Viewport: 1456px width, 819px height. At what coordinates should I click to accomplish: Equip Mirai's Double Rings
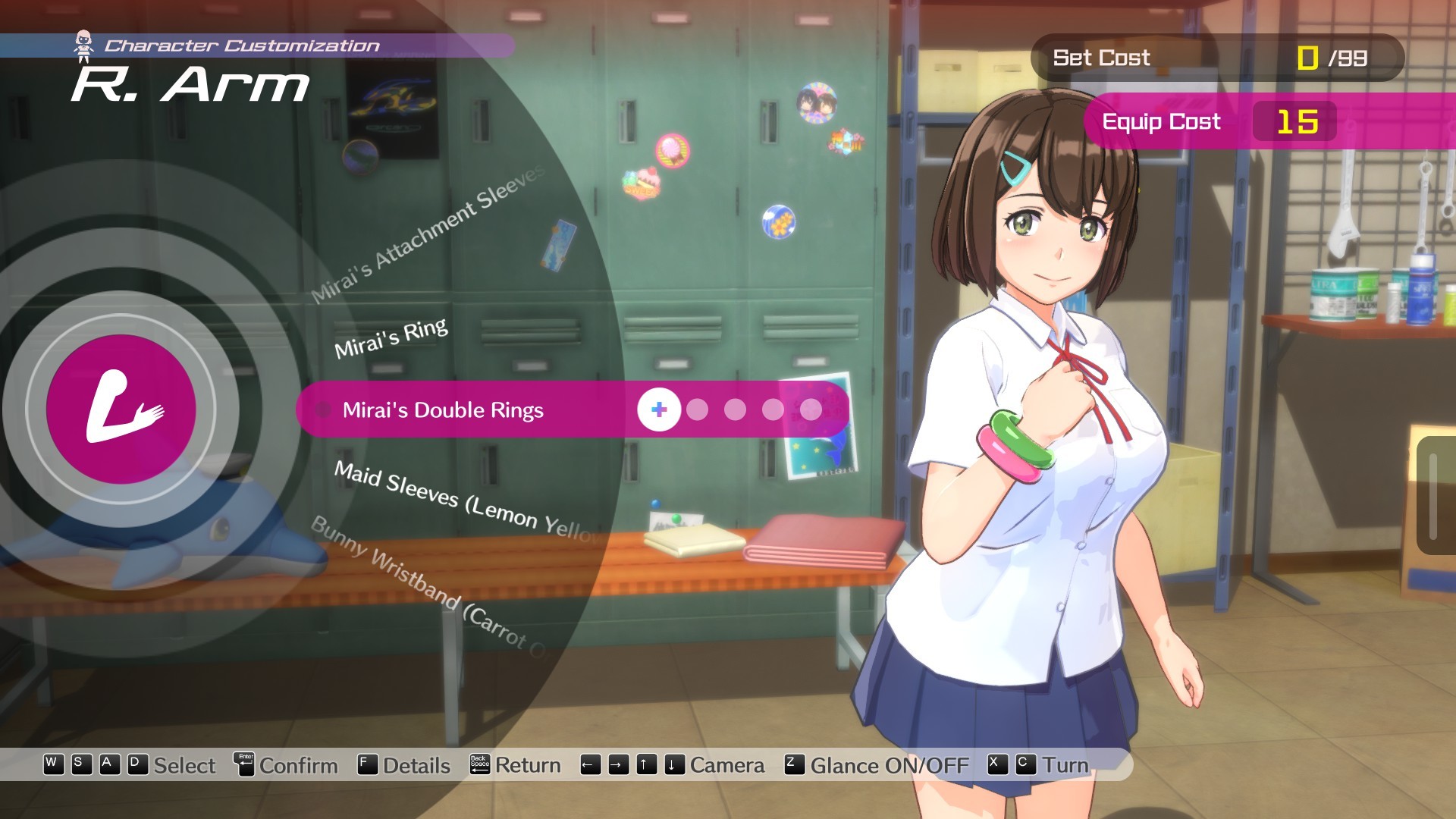click(x=444, y=411)
